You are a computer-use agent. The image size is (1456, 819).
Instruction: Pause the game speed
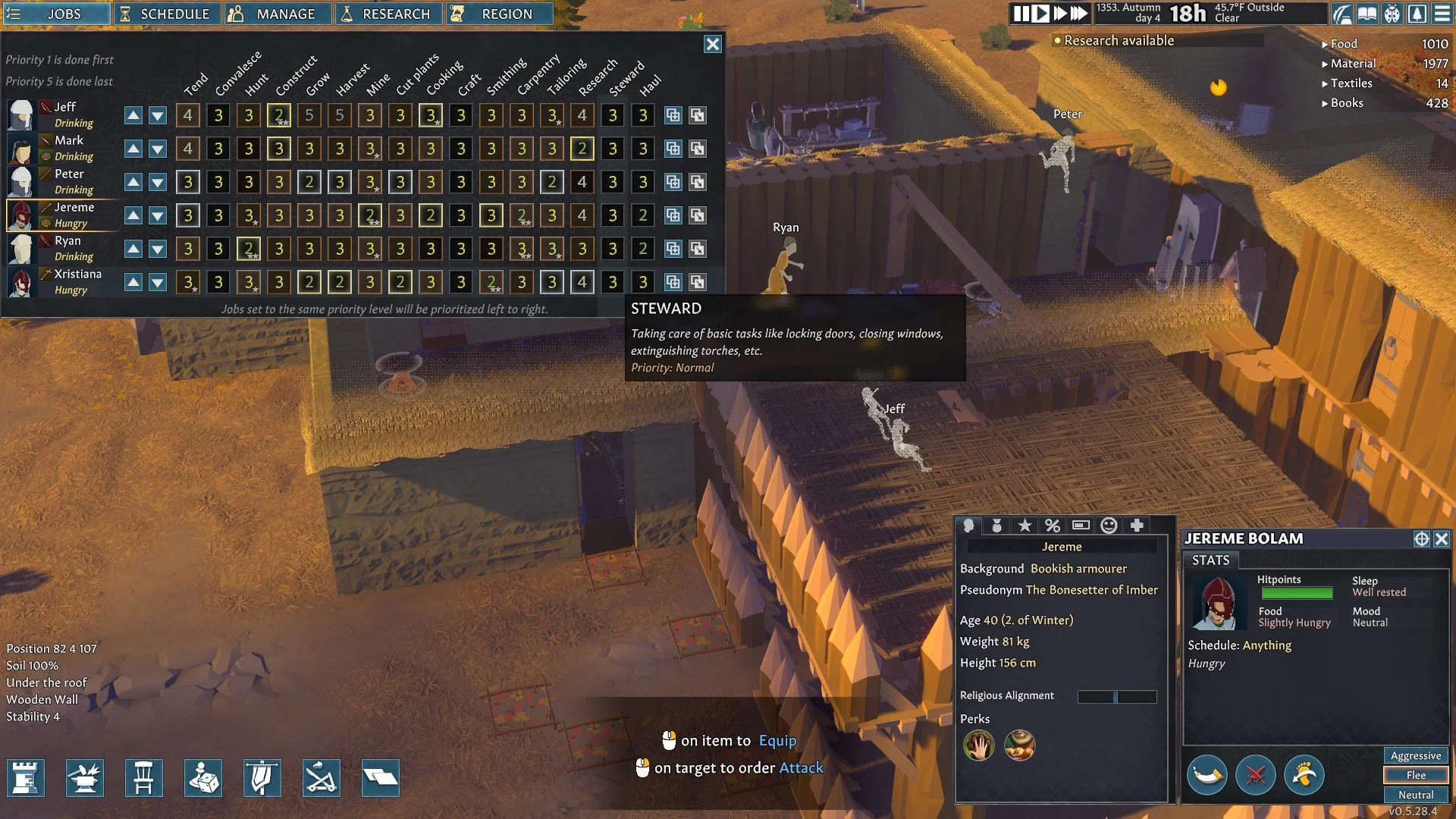pos(1021,14)
